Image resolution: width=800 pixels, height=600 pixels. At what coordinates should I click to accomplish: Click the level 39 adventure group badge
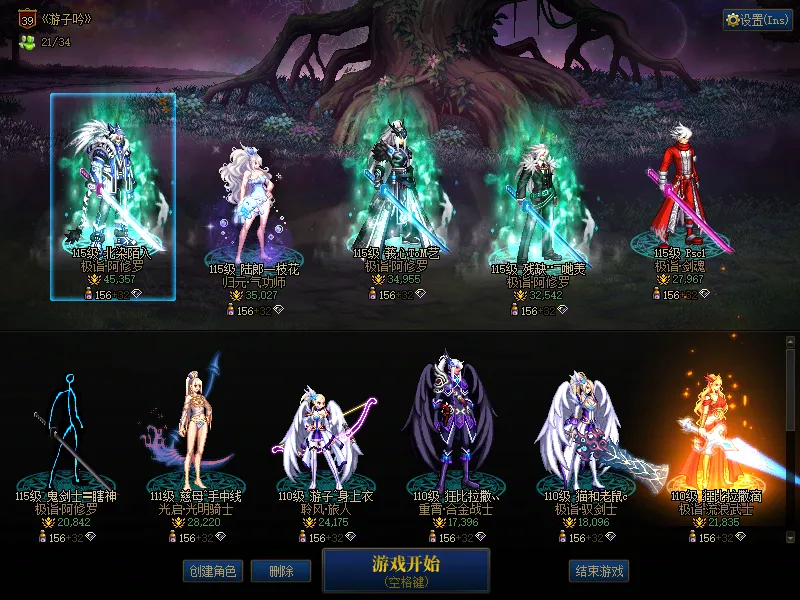(27, 18)
